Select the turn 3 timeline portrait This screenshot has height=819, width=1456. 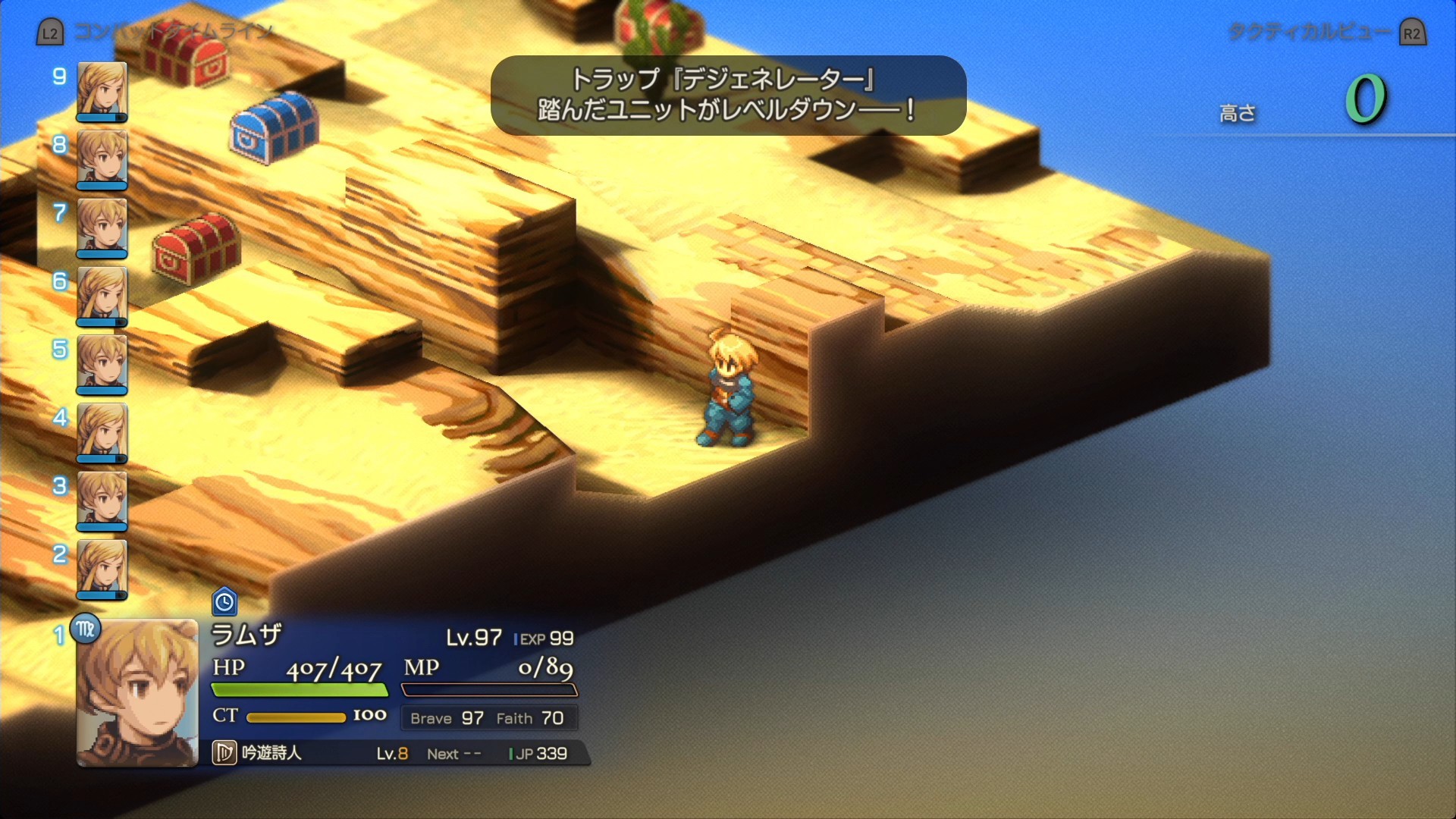102,500
